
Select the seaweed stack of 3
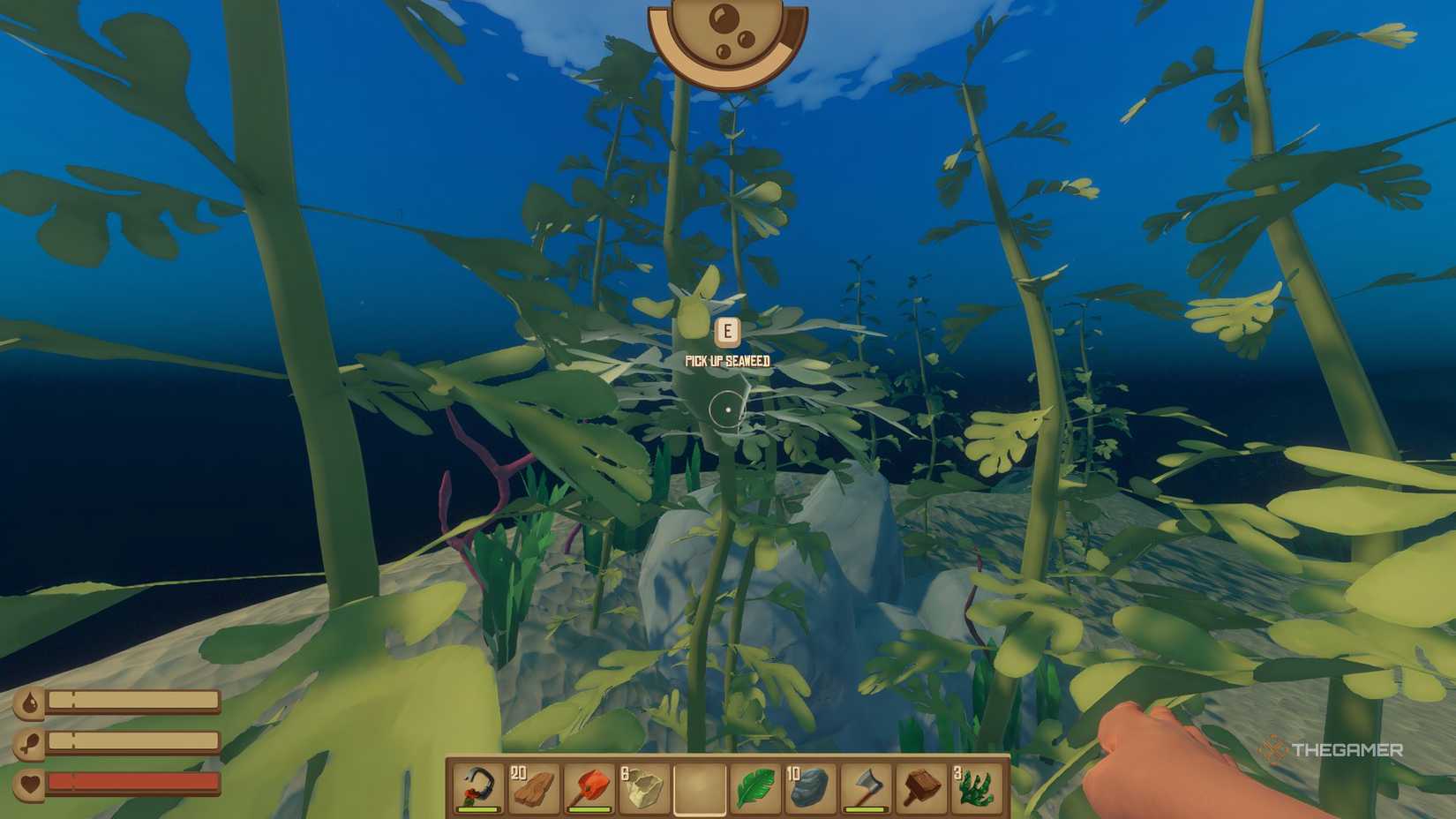point(977,785)
